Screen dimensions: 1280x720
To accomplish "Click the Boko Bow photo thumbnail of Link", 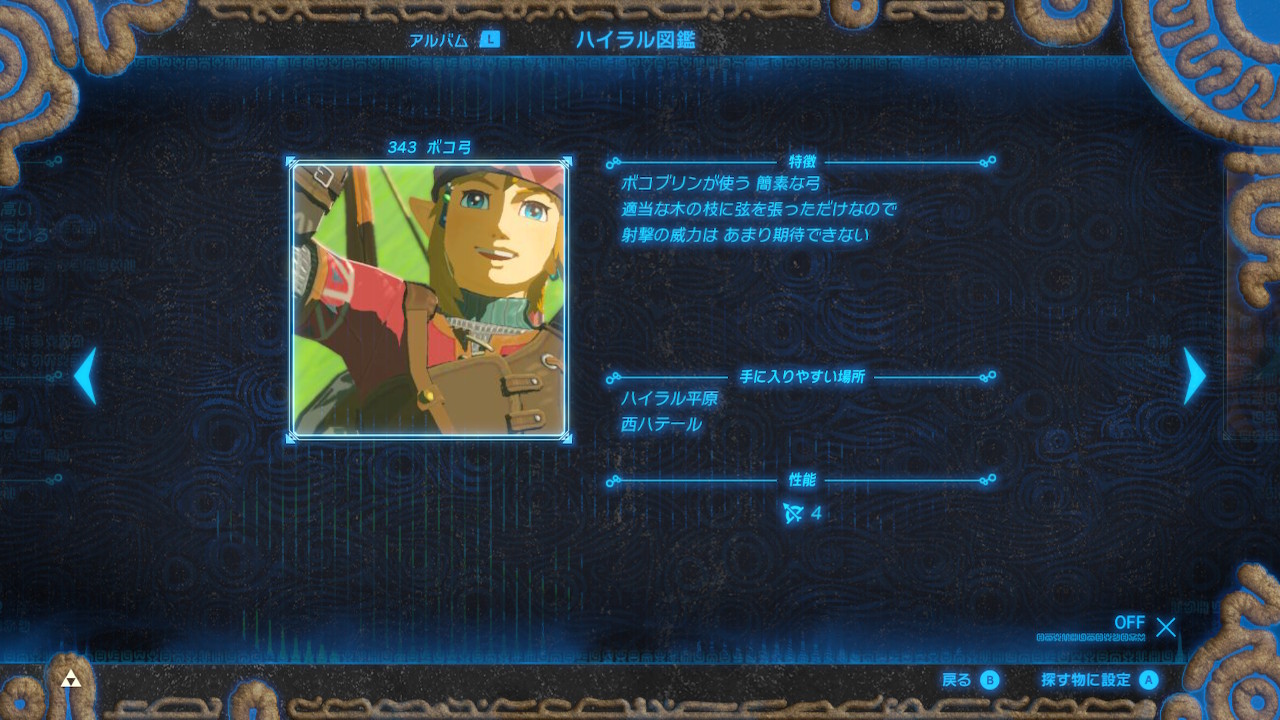I will (430, 298).
